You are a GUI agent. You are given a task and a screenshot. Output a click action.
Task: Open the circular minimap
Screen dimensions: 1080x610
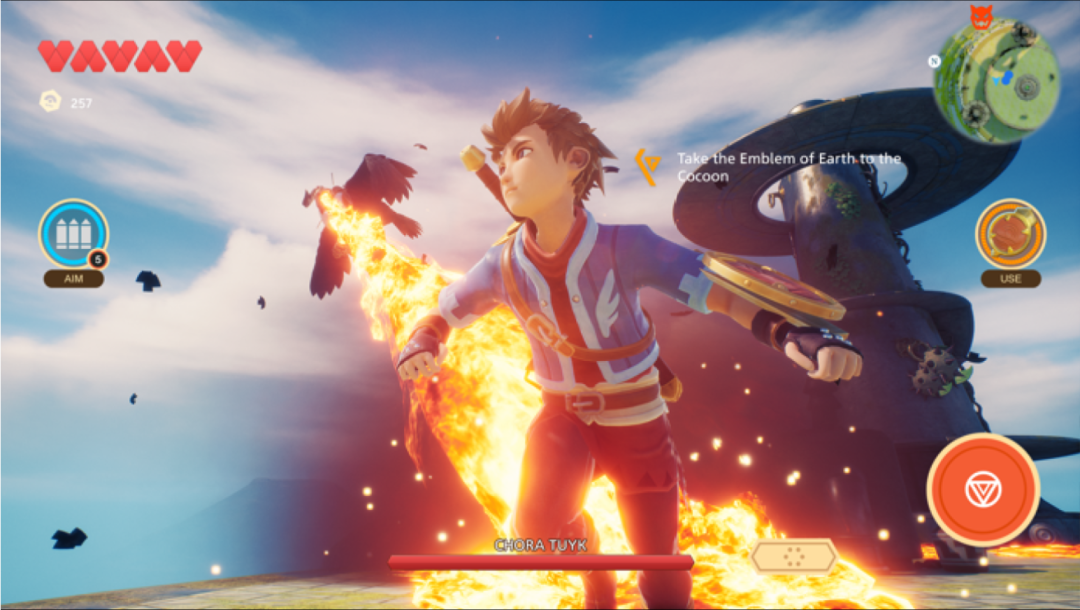[x=996, y=81]
